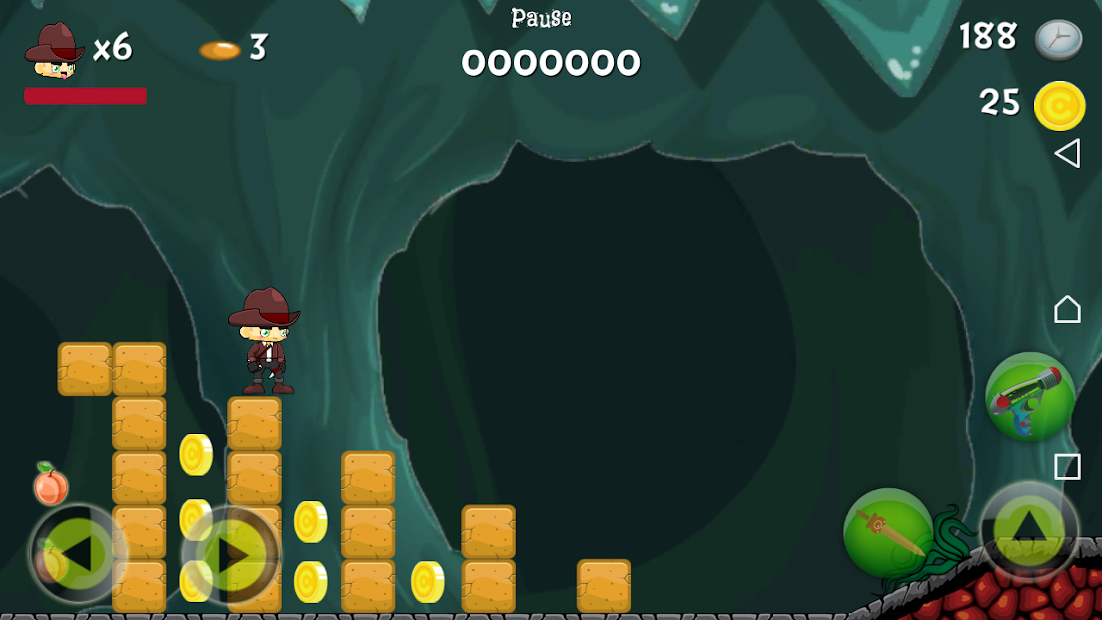Go to the Android home screen

[x=1067, y=309]
